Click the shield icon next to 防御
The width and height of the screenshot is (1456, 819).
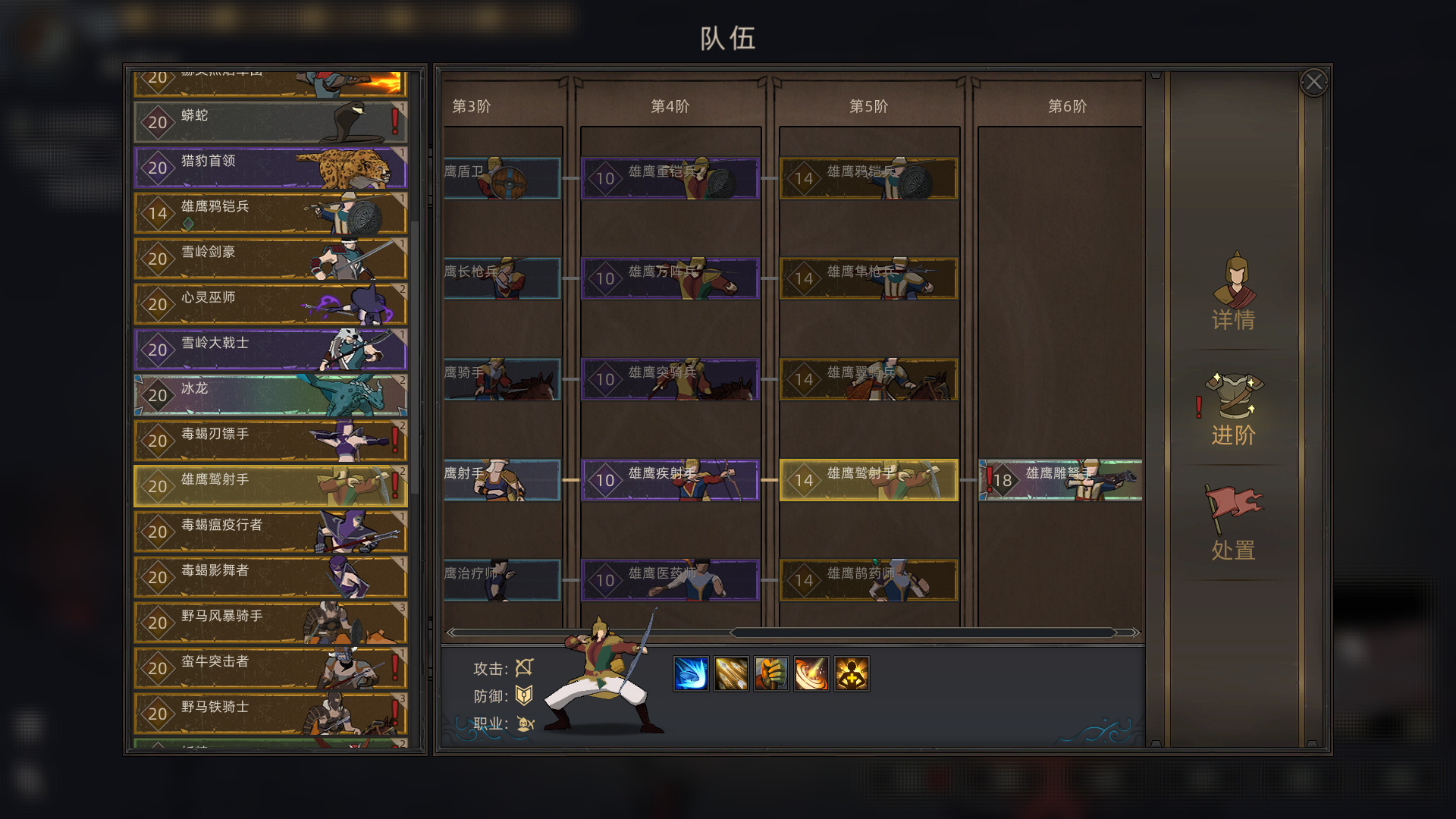pos(523,696)
